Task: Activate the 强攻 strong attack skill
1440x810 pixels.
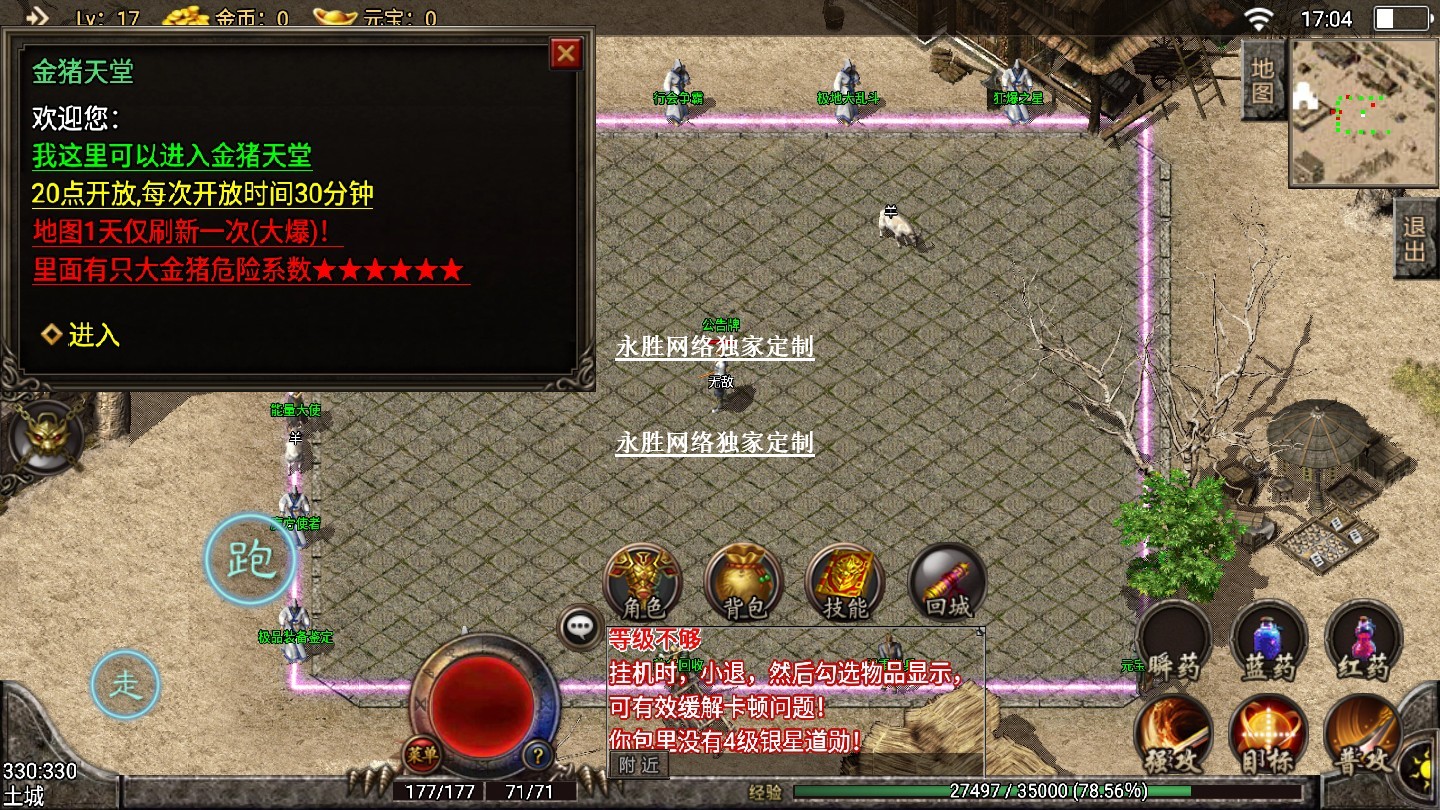Action: (1174, 735)
